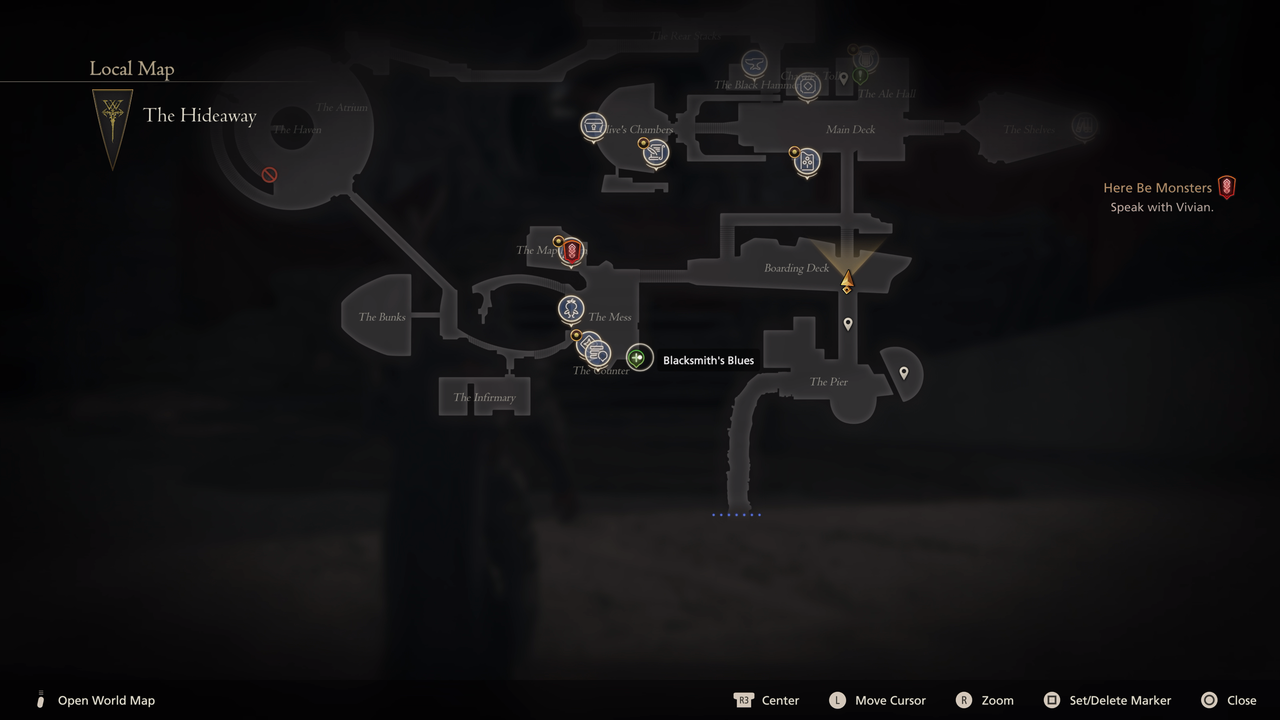
Task: Click the green Blacksmith's Blues quest icon
Action: [639, 357]
